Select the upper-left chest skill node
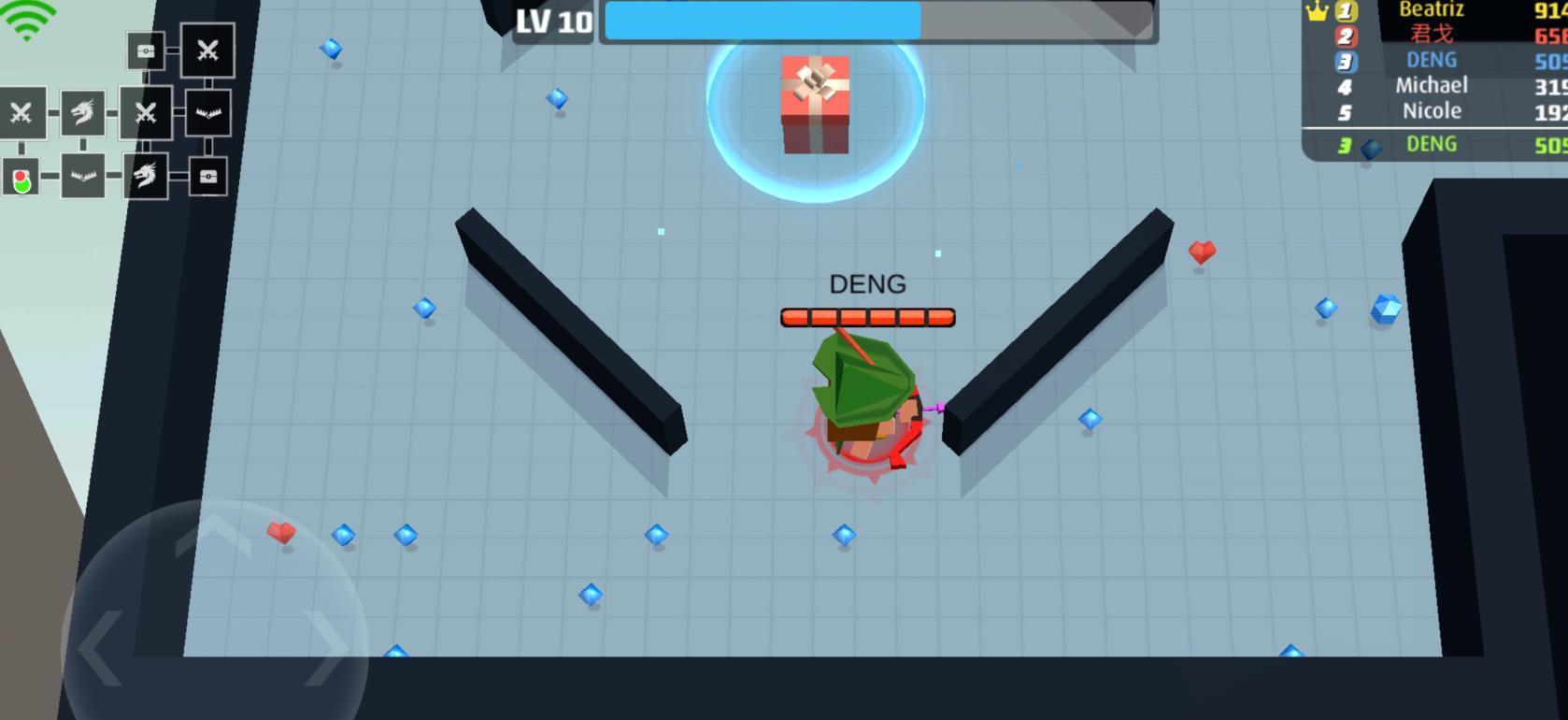Screen dimensions: 1568x720 [145, 51]
